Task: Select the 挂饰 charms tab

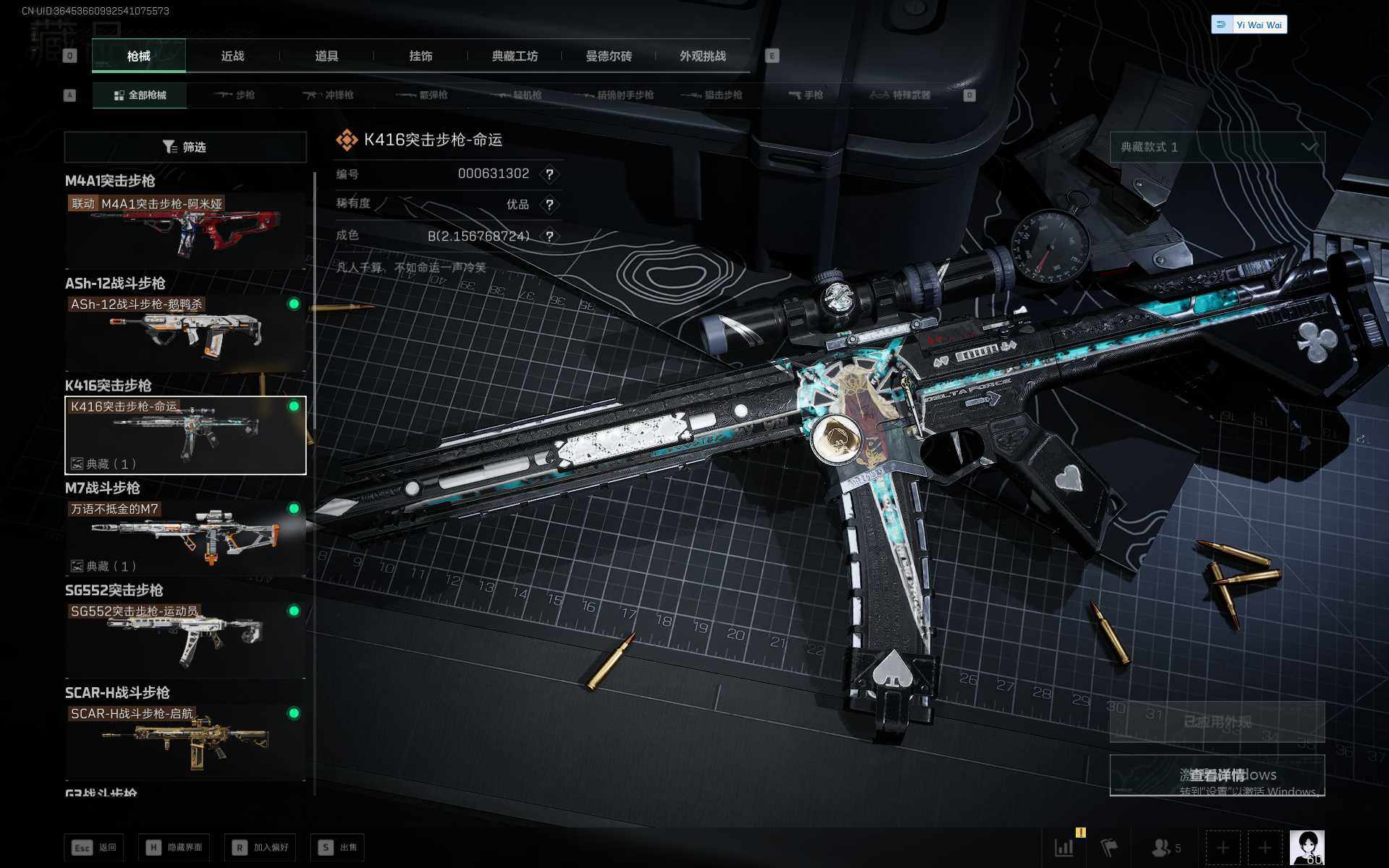Action: (420, 56)
